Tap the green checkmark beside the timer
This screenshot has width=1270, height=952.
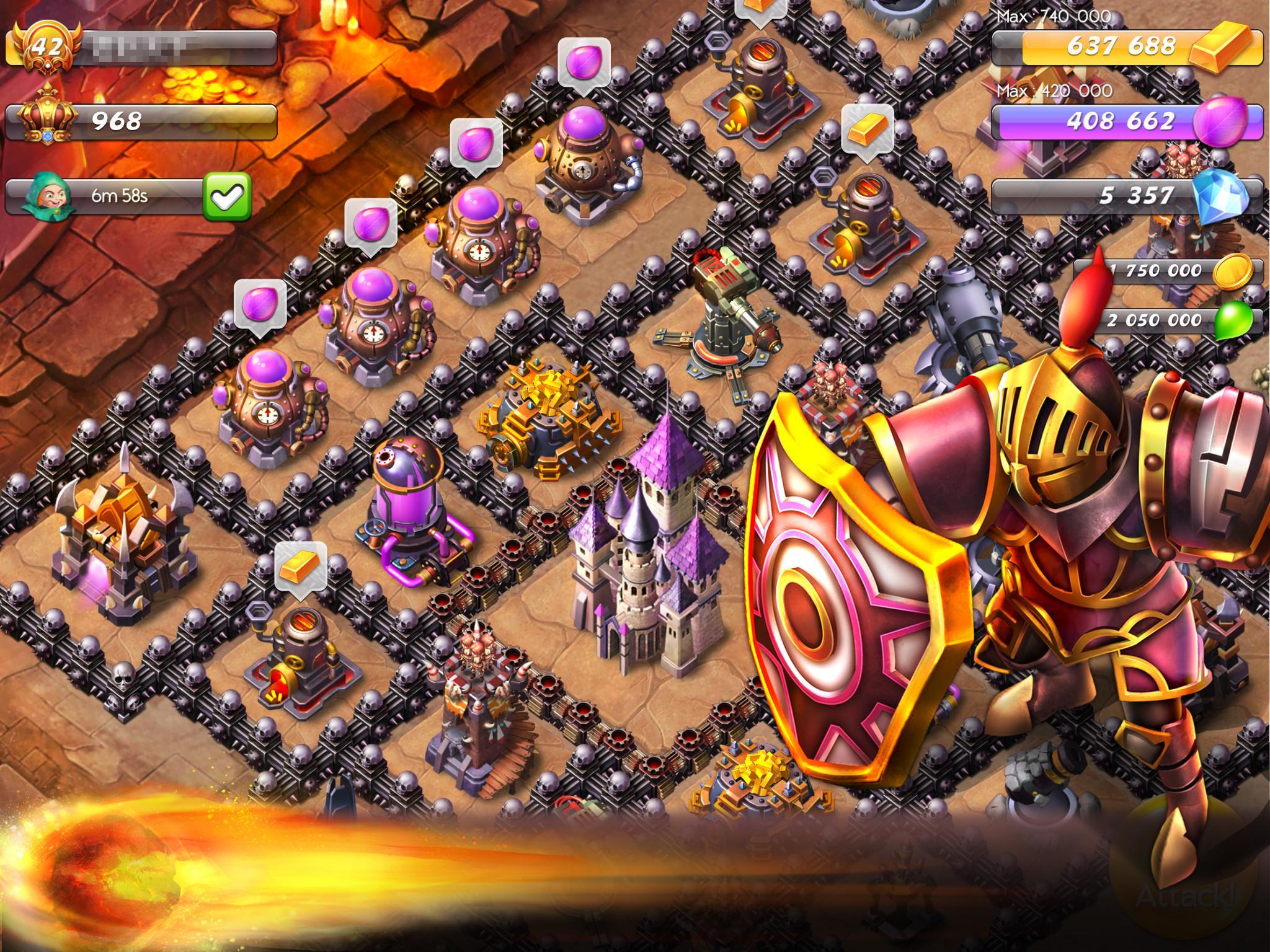click(x=227, y=196)
